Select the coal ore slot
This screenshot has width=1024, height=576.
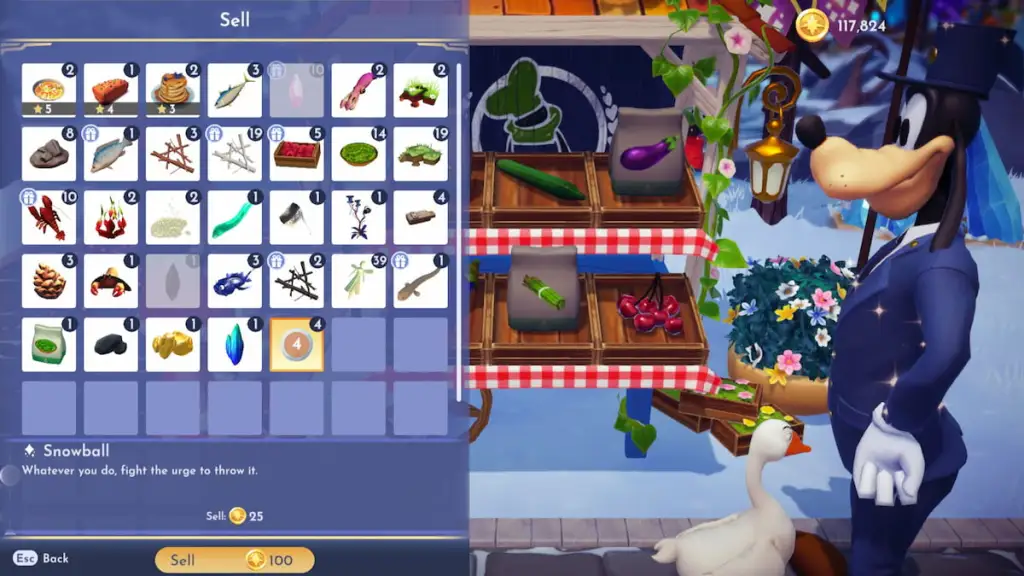[110, 344]
